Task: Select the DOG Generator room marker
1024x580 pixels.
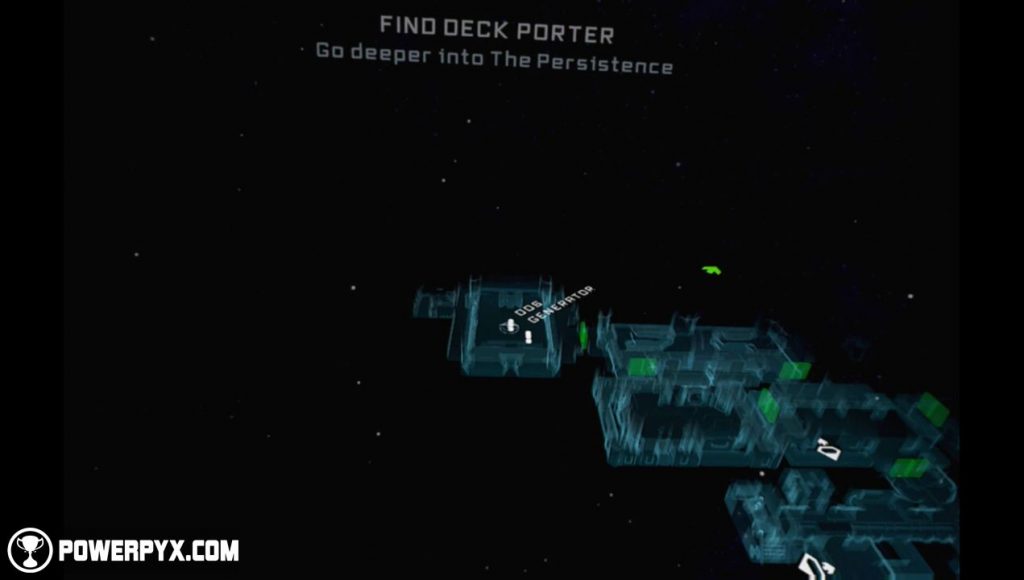Action: point(510,326)
